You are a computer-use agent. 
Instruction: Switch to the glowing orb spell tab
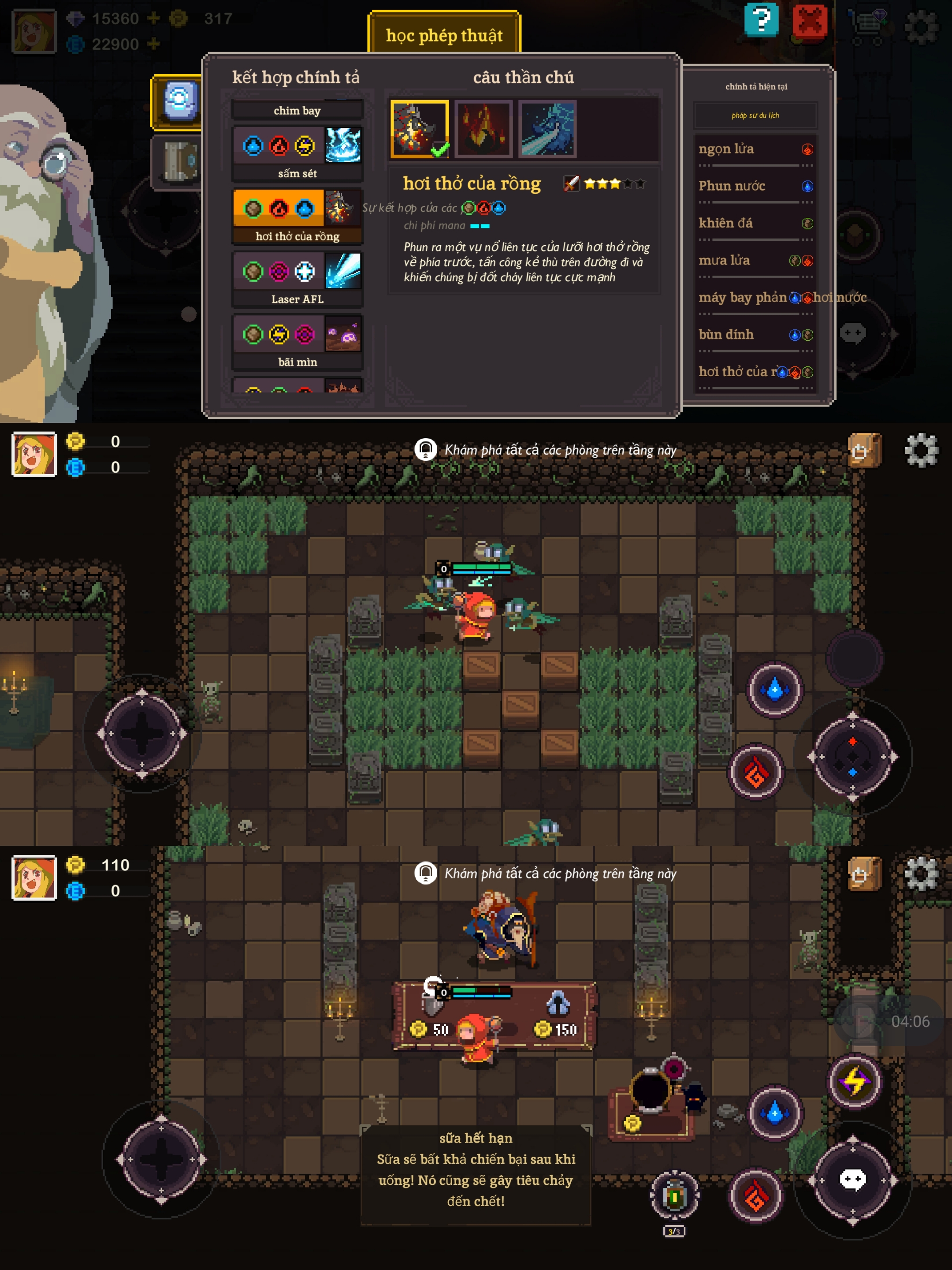click(x=180, y=101)
